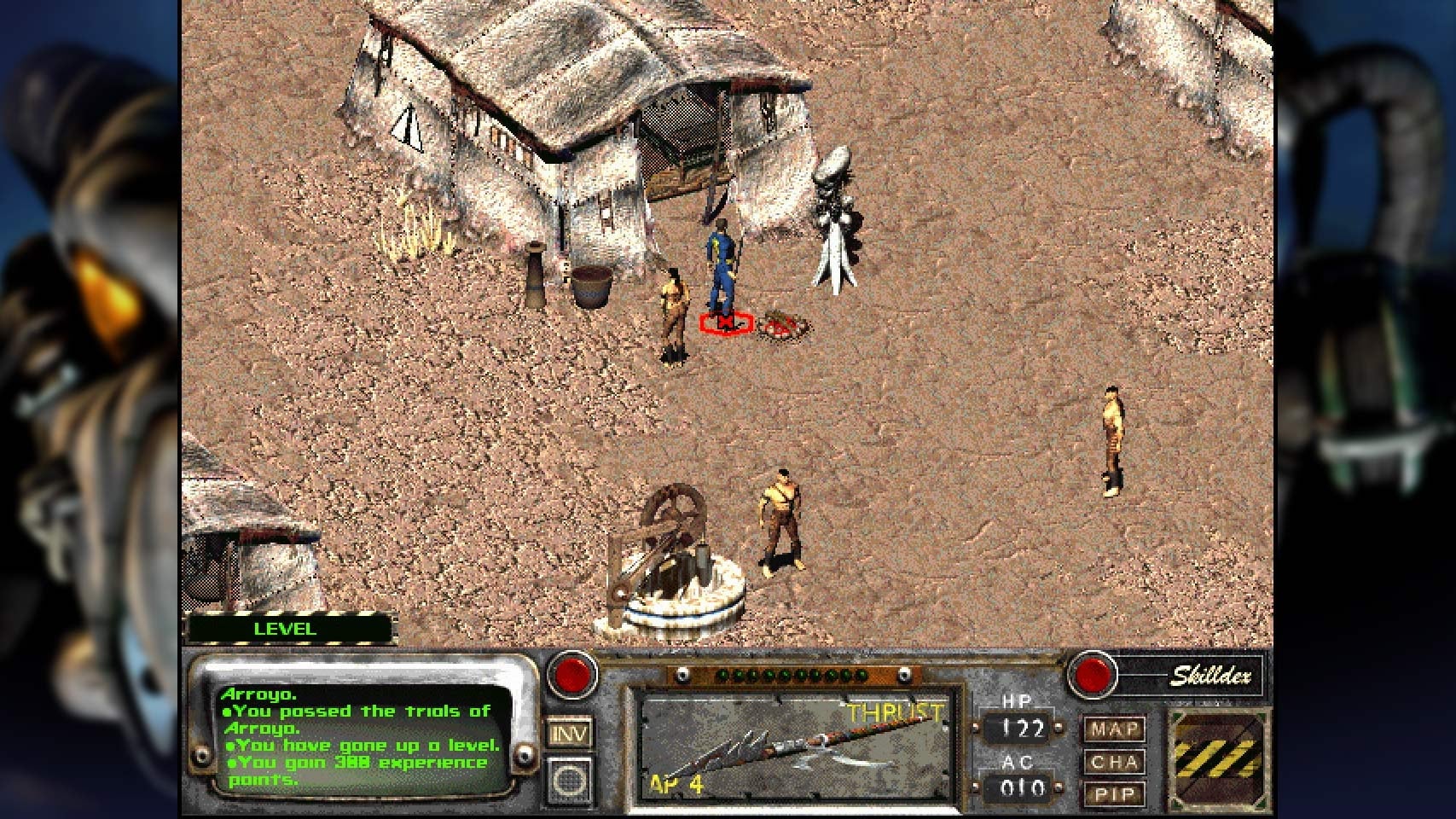This screenshot has width=1456, height=819.
Task: Click the Skilldex nameplate label
Action: pyautogui.click(x=1211, y=677)
